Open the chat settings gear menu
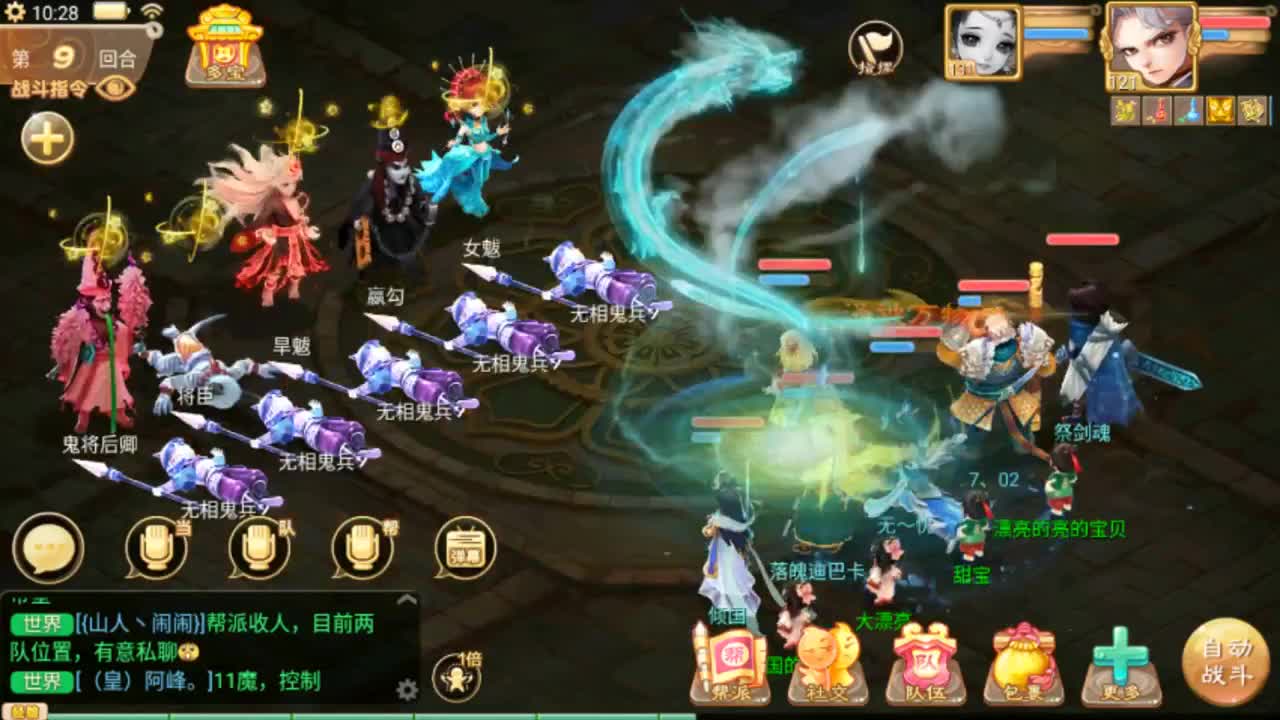The width and height of the screenshot is (1280, 720). (x=406, y=690)
